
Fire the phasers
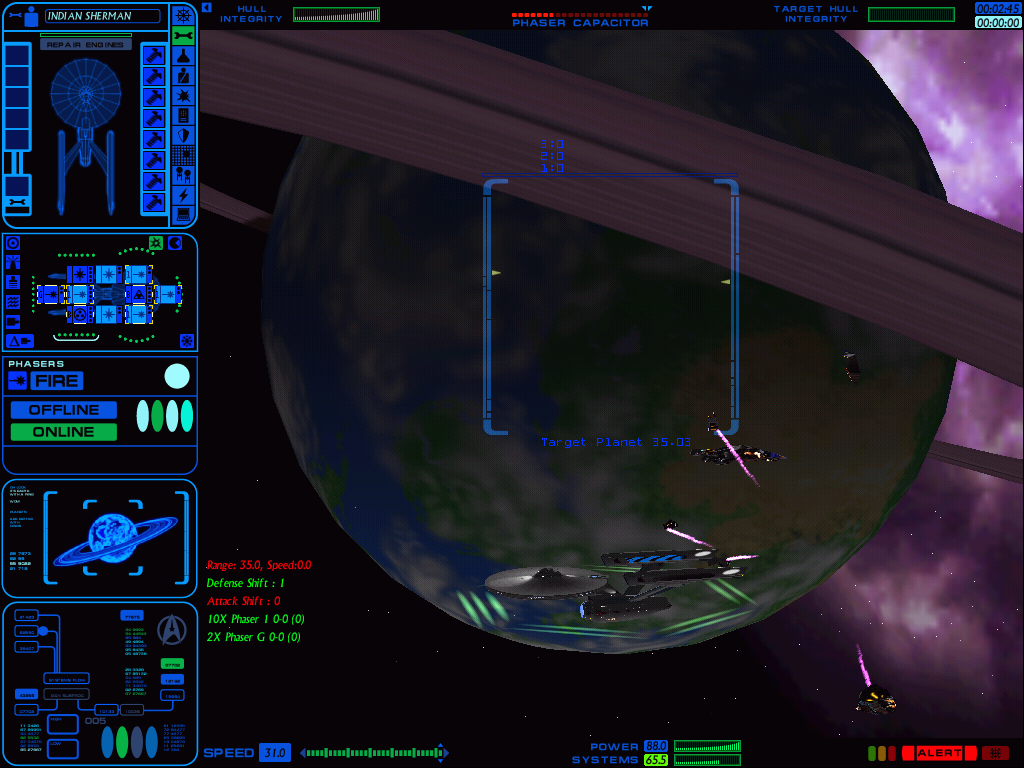tap(56, 381)
